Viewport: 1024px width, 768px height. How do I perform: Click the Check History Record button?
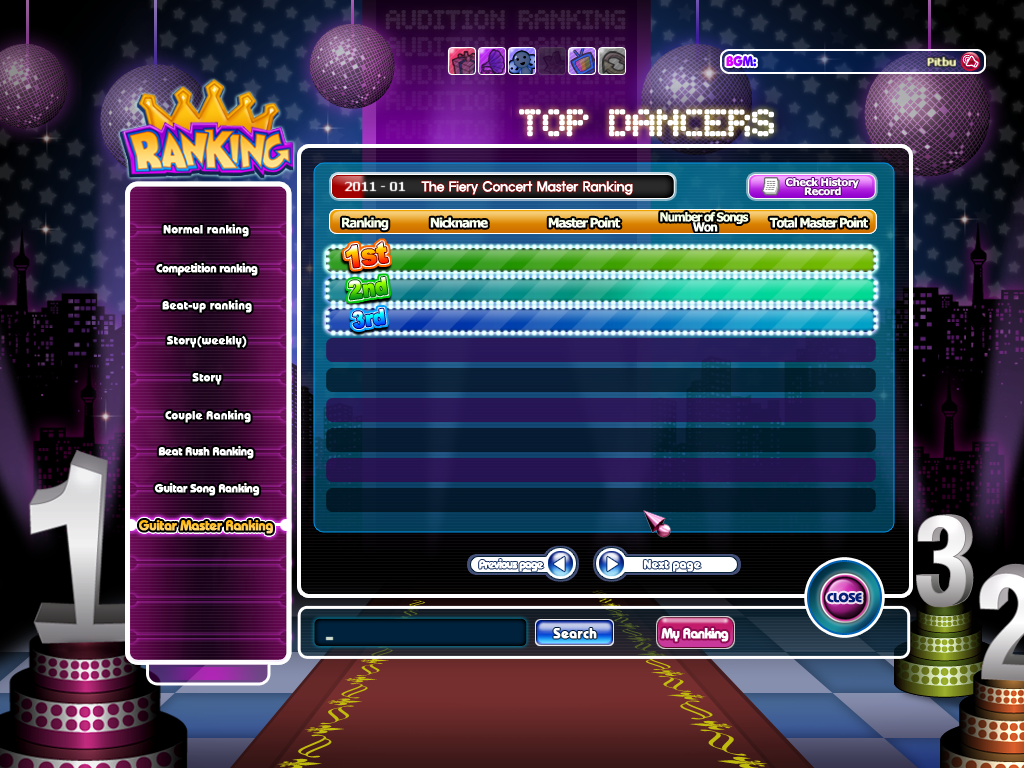(811, 187)
